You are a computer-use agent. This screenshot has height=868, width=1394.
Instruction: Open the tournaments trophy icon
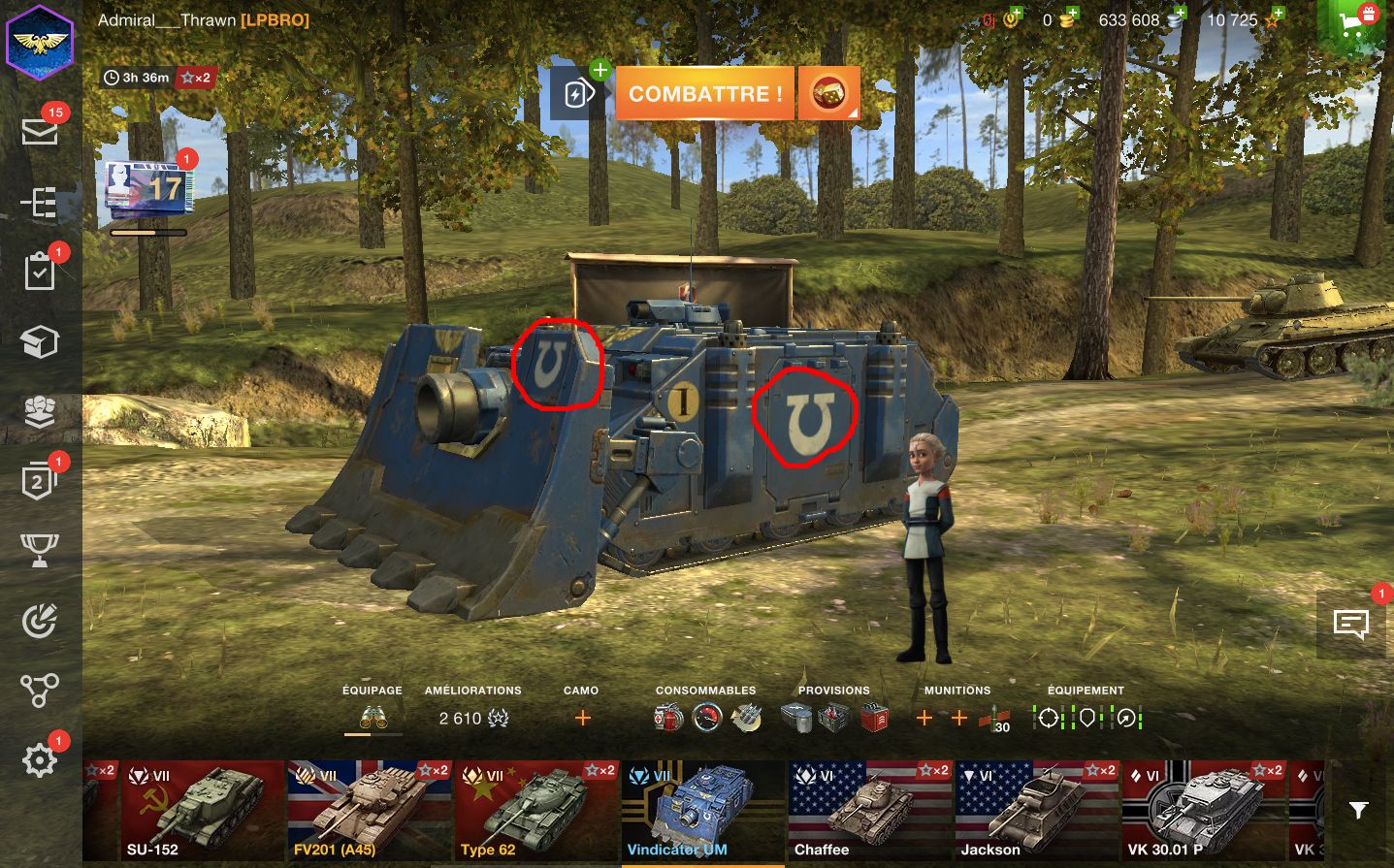(40, 550)
